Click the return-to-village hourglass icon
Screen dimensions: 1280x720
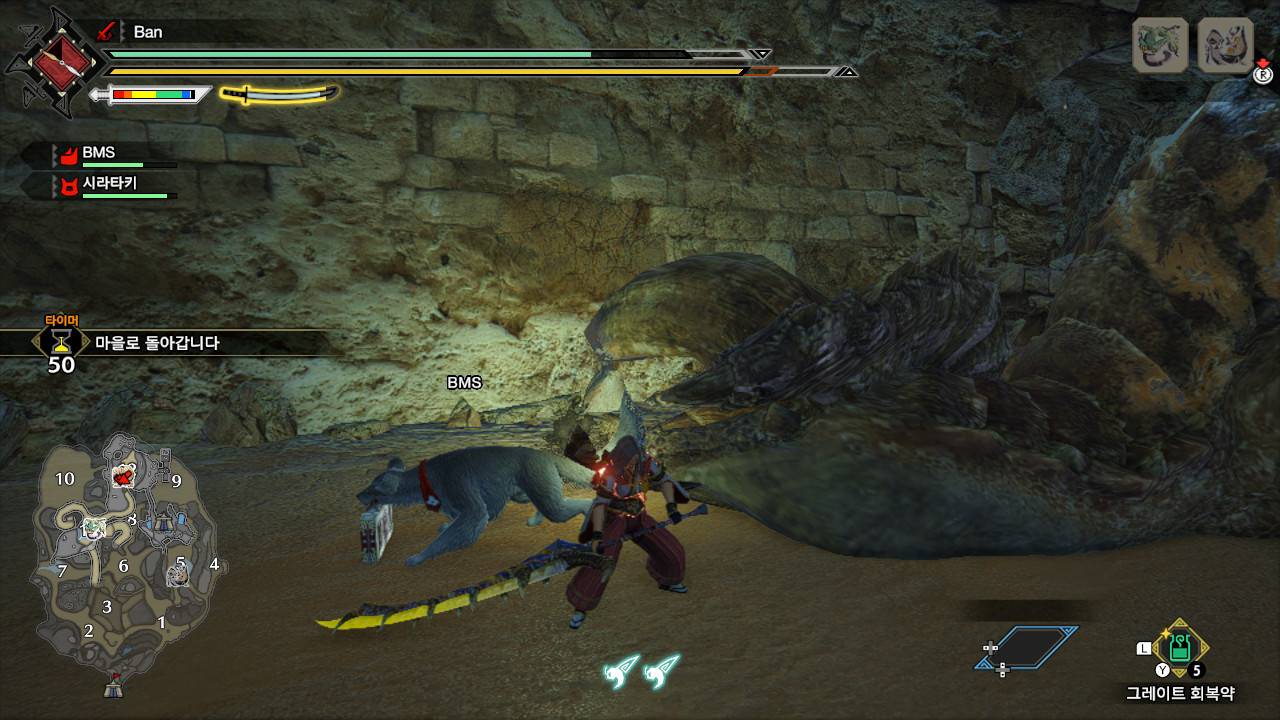pos(61,342)
